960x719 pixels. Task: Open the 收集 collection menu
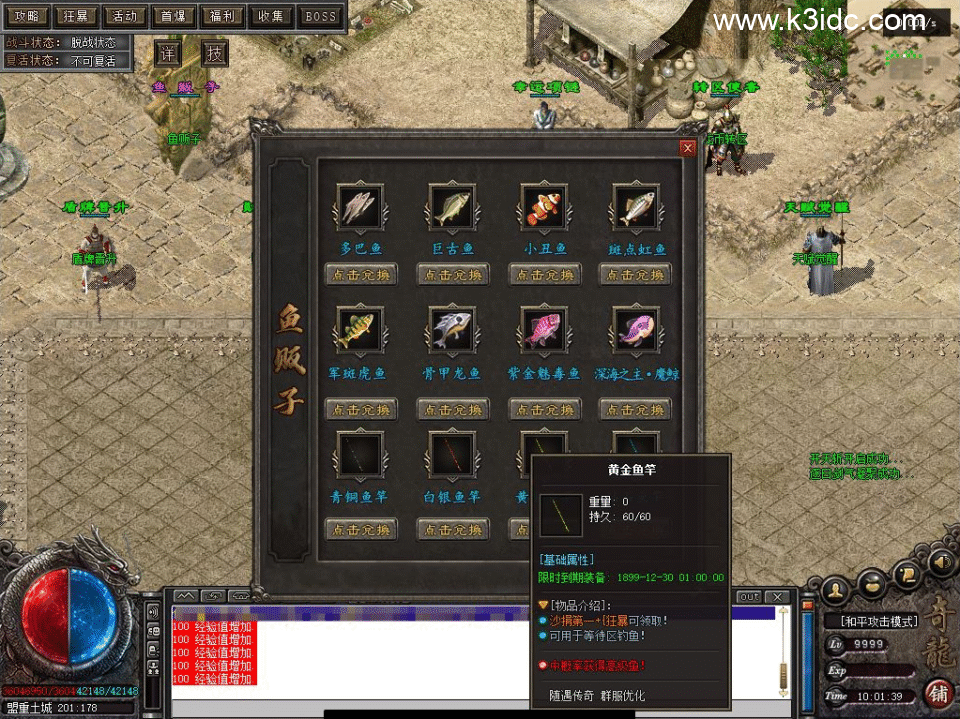[271, 16]
